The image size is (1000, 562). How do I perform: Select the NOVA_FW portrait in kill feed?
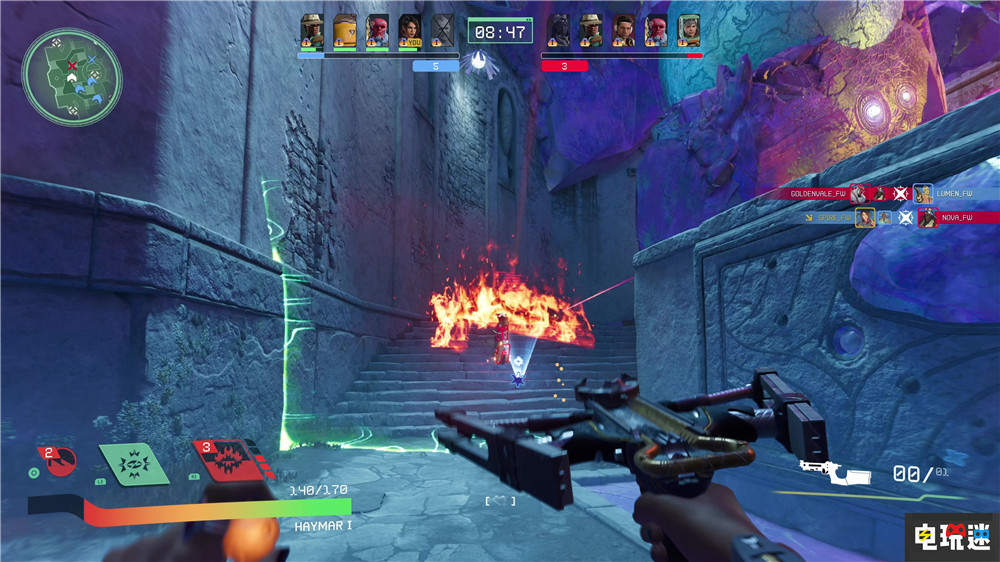point(928,217)
